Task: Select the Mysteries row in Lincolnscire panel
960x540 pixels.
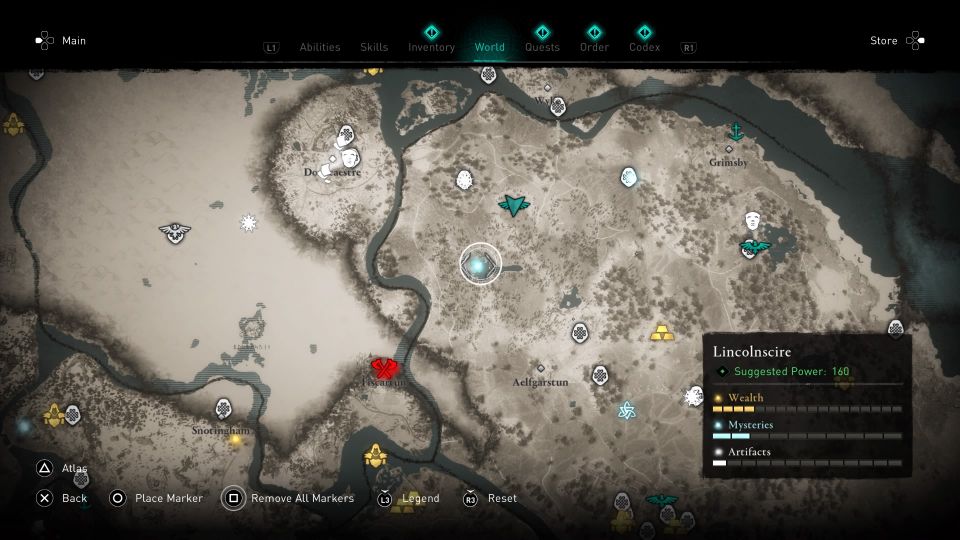Action: pos(806,430)
